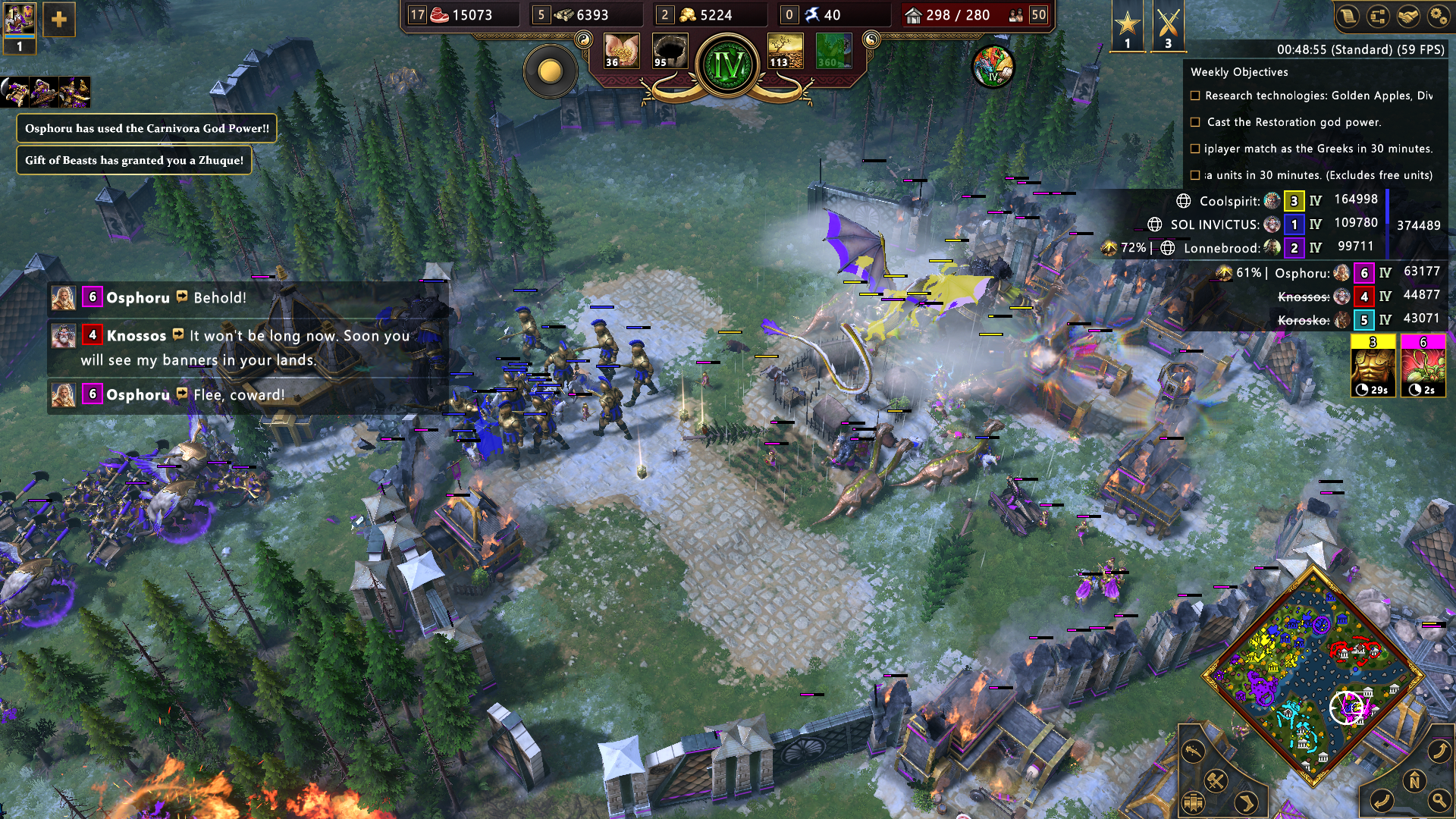Select the star banner marked 1
The image size is (1456, 819).
click(x=1128, y=25)
